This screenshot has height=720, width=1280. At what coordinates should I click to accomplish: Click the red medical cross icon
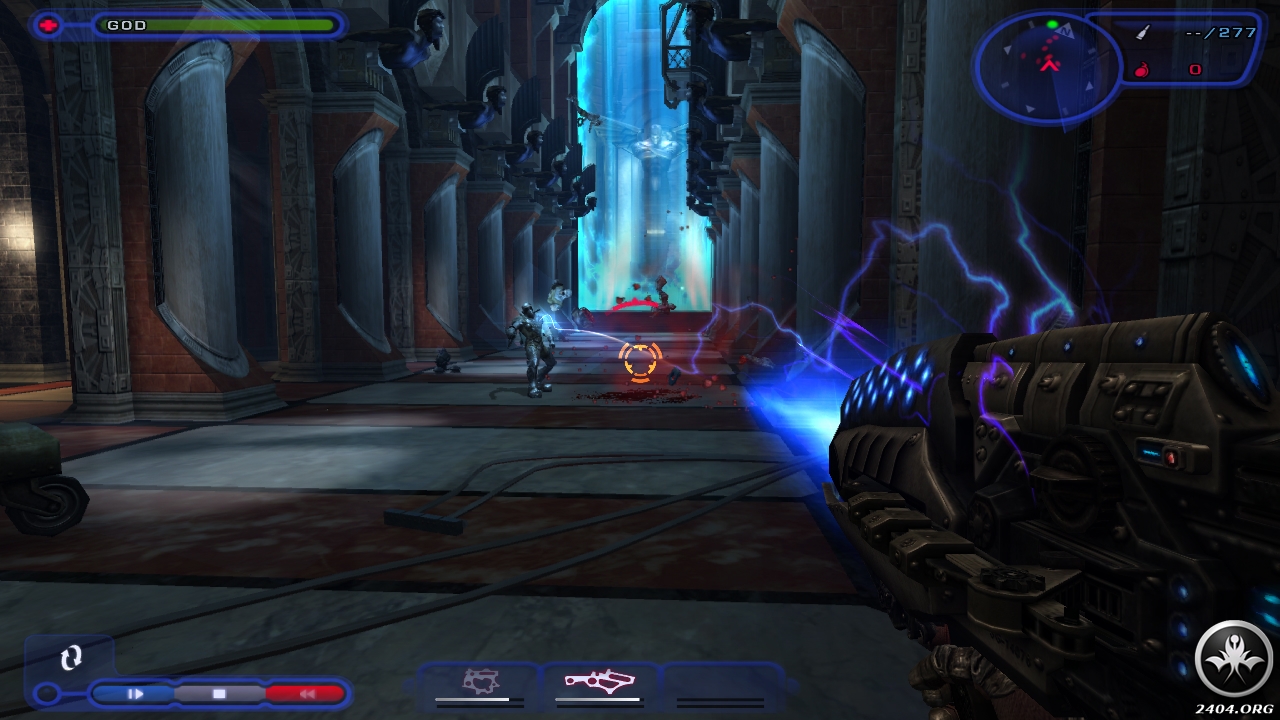click(49, 25)
